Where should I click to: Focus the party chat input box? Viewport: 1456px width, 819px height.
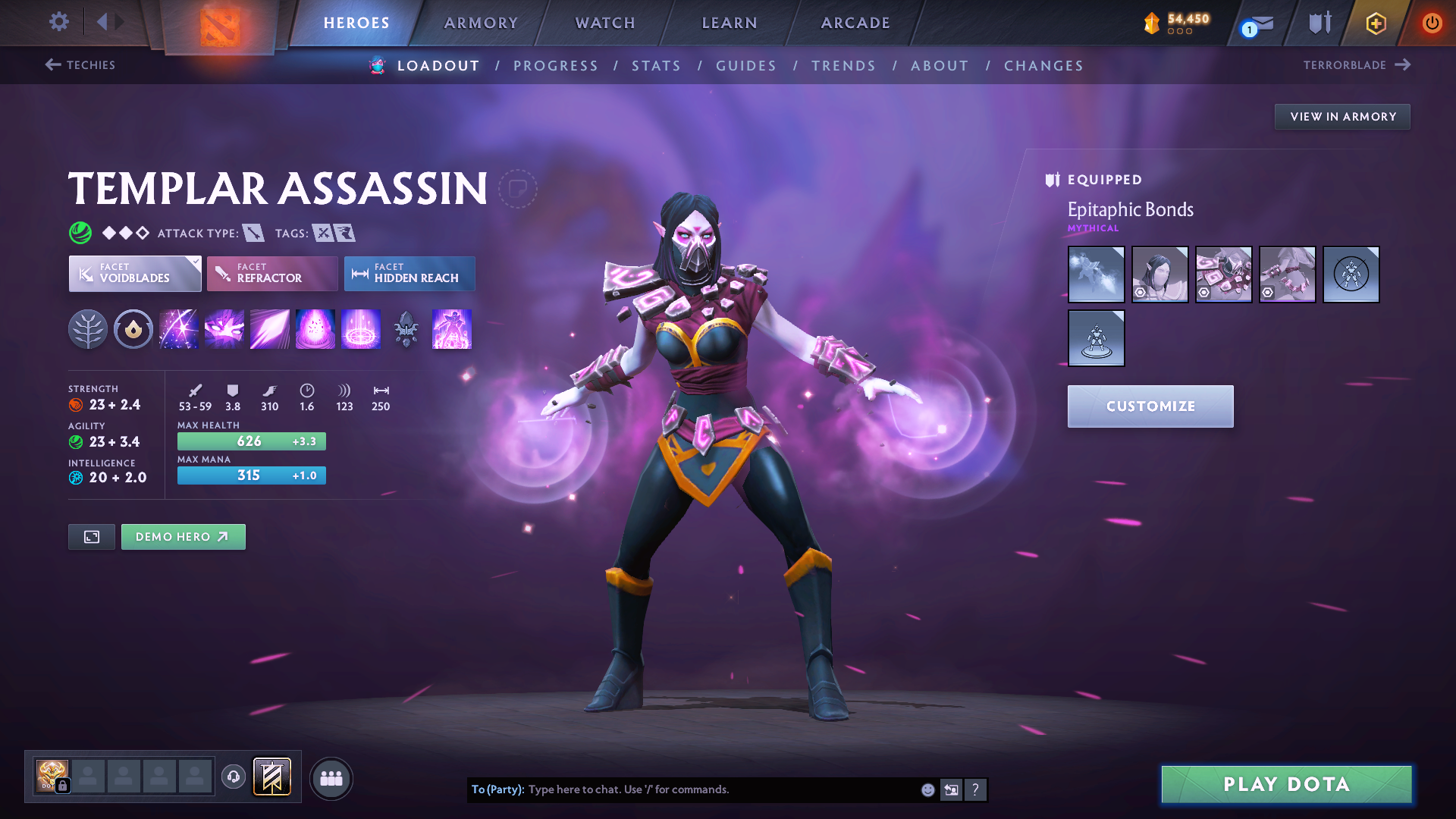(720, 789)
